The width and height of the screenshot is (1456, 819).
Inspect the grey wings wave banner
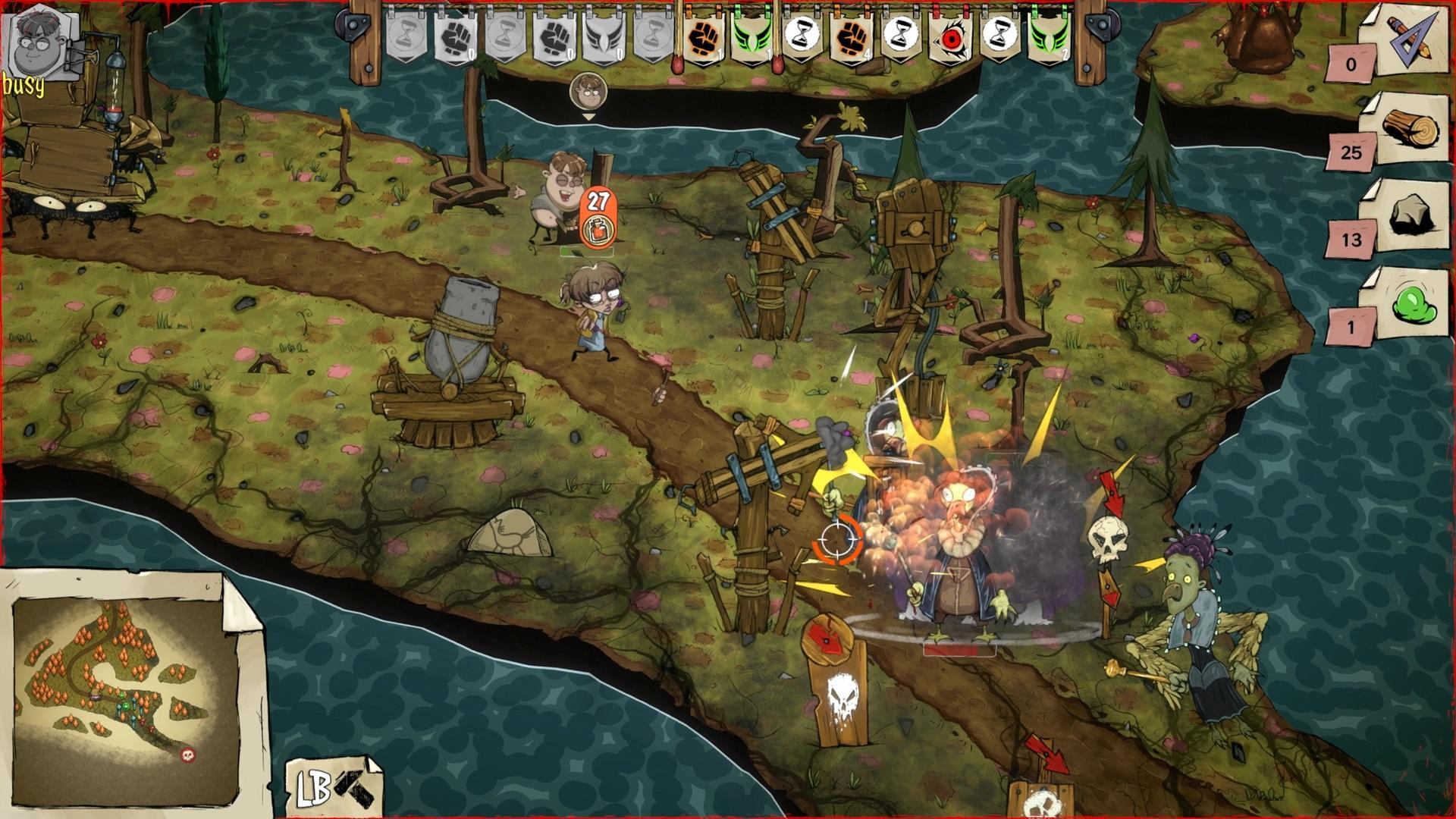[603, 36]
